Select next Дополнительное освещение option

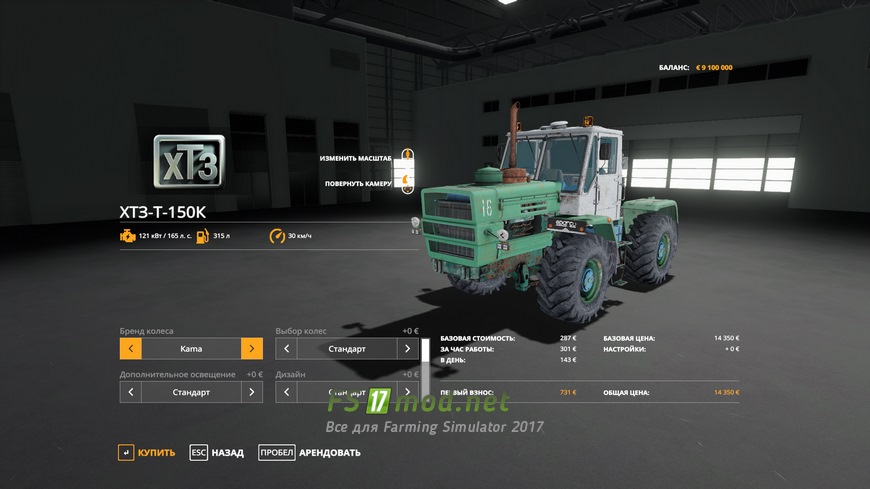pyautogui.click(x=252, y=392)
